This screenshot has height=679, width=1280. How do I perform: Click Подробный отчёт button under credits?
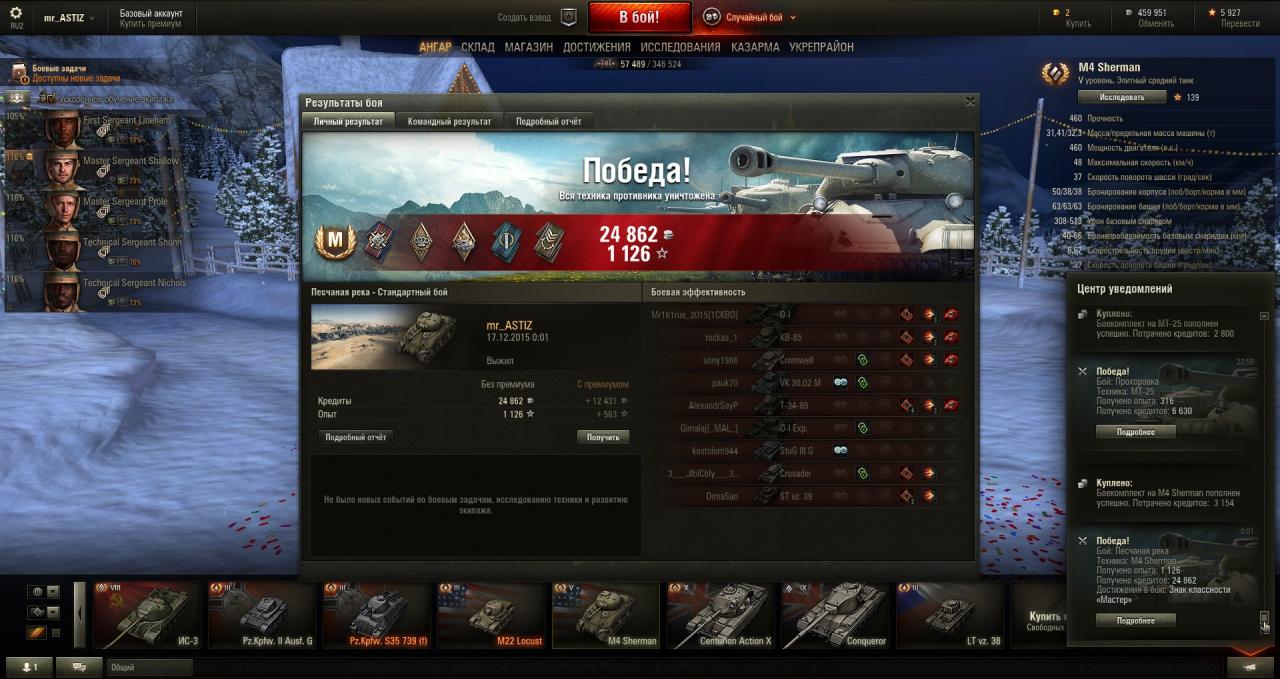point(355,437)
